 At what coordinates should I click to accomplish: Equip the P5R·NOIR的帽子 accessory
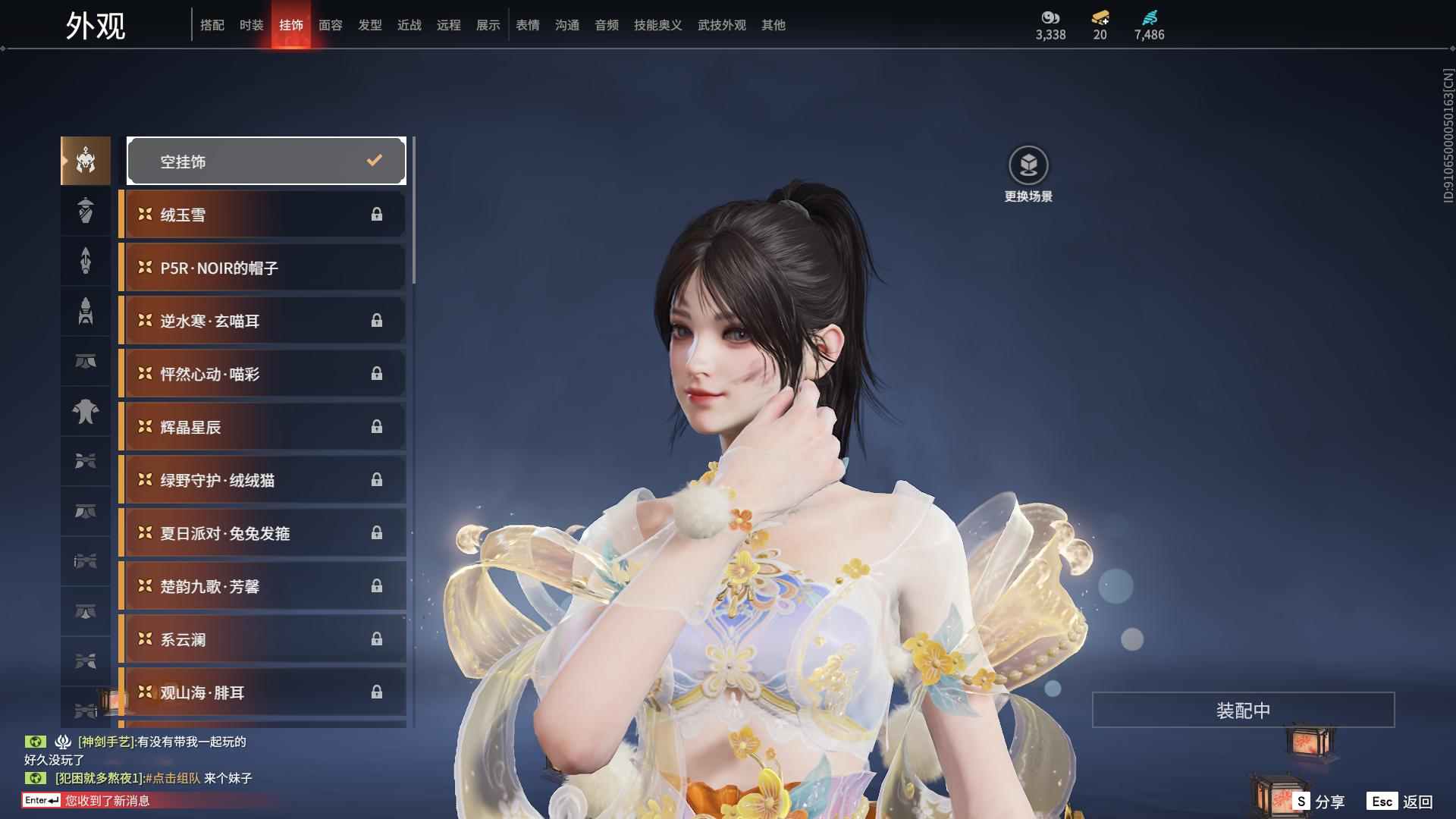[262, 267]
